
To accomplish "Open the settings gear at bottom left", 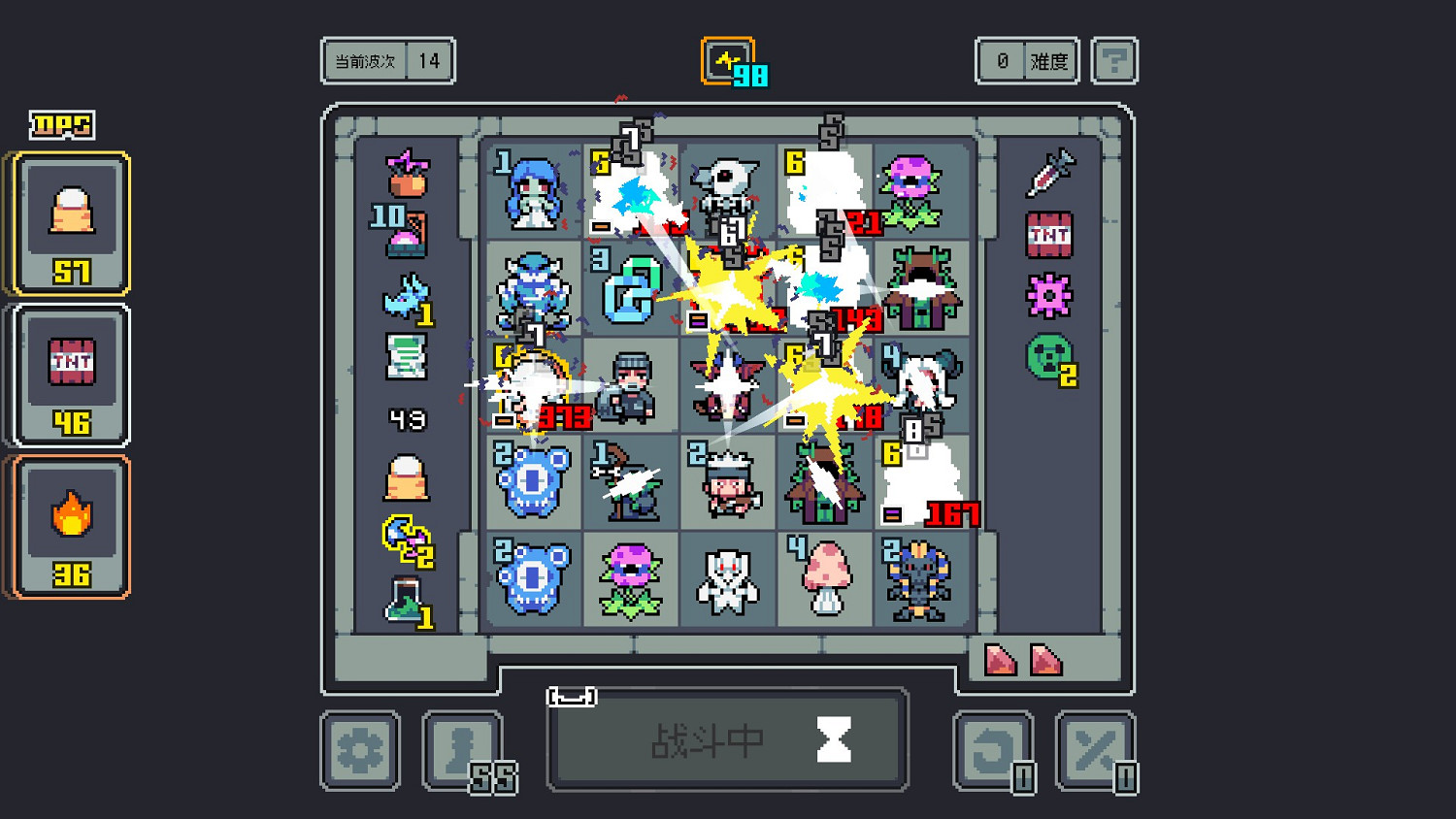I will [359, 750].
